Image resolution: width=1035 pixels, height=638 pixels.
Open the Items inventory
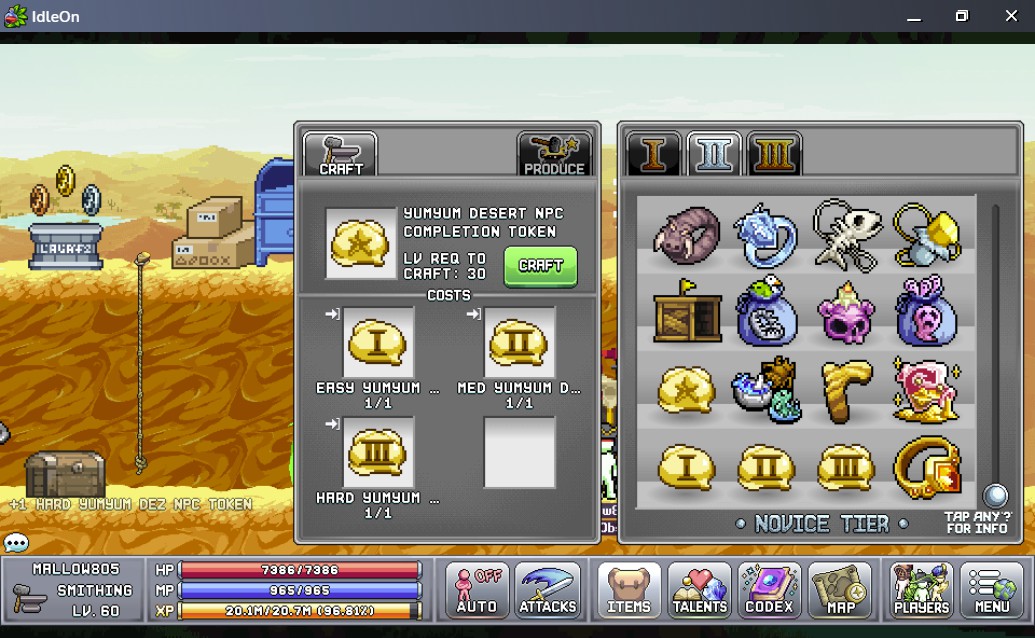(629, 591)
